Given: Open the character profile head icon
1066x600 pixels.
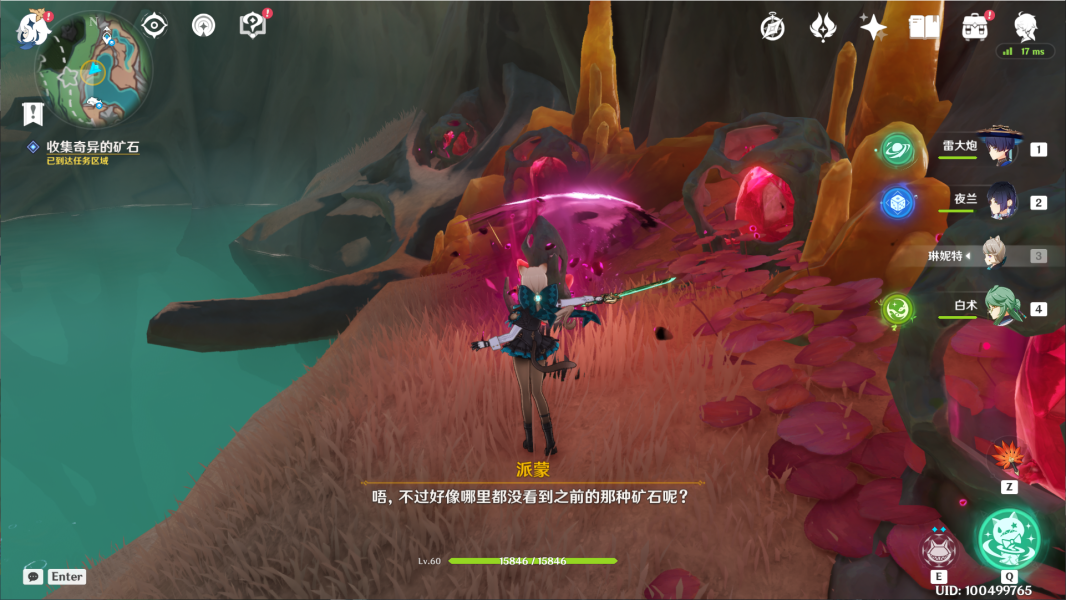Looking at the screenshot, I should 1025,26.
